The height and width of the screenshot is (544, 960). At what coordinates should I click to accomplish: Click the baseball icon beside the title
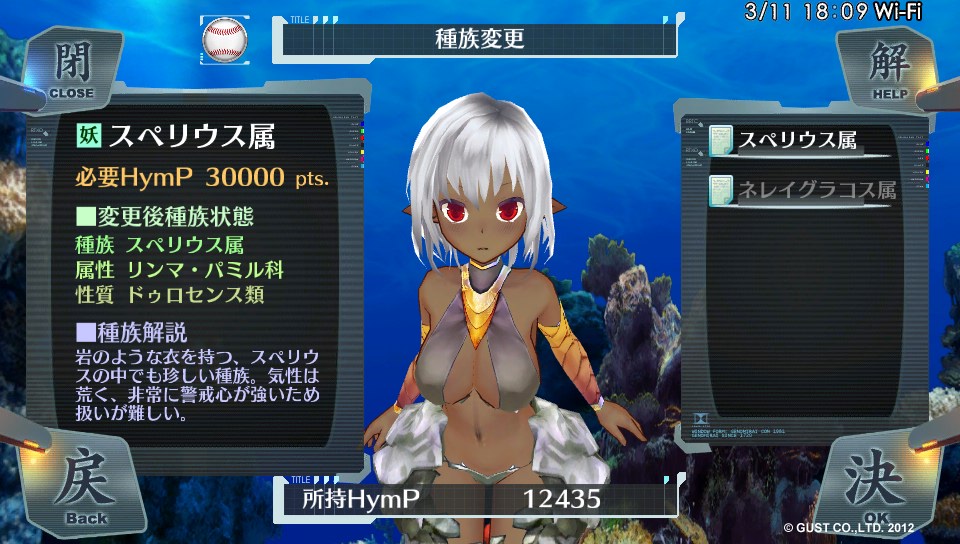(x=225, y=39)
